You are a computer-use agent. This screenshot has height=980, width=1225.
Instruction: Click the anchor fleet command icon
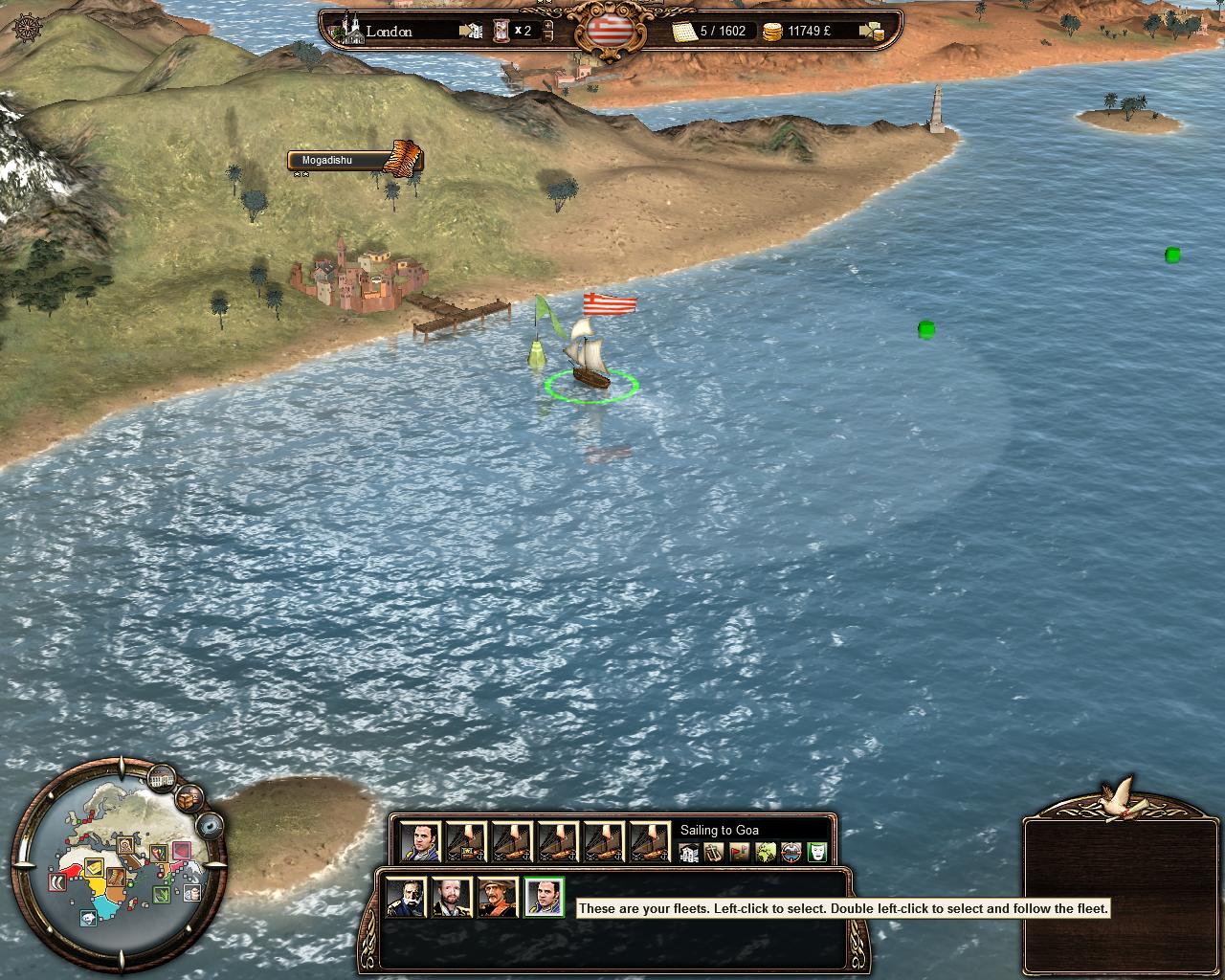pos(714,852)
